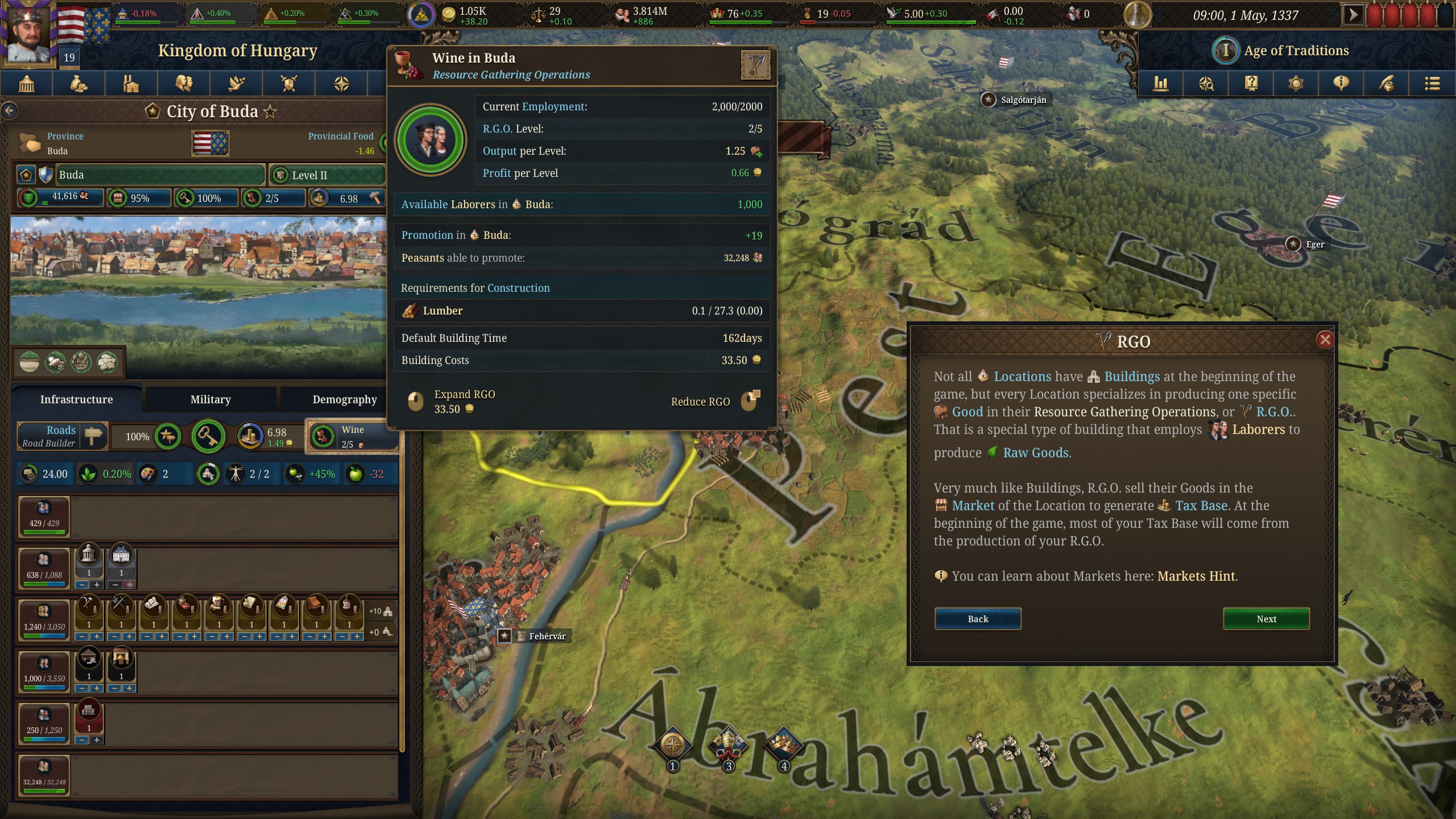Select the Wine 2/5 RGO button

coord(351,436)
